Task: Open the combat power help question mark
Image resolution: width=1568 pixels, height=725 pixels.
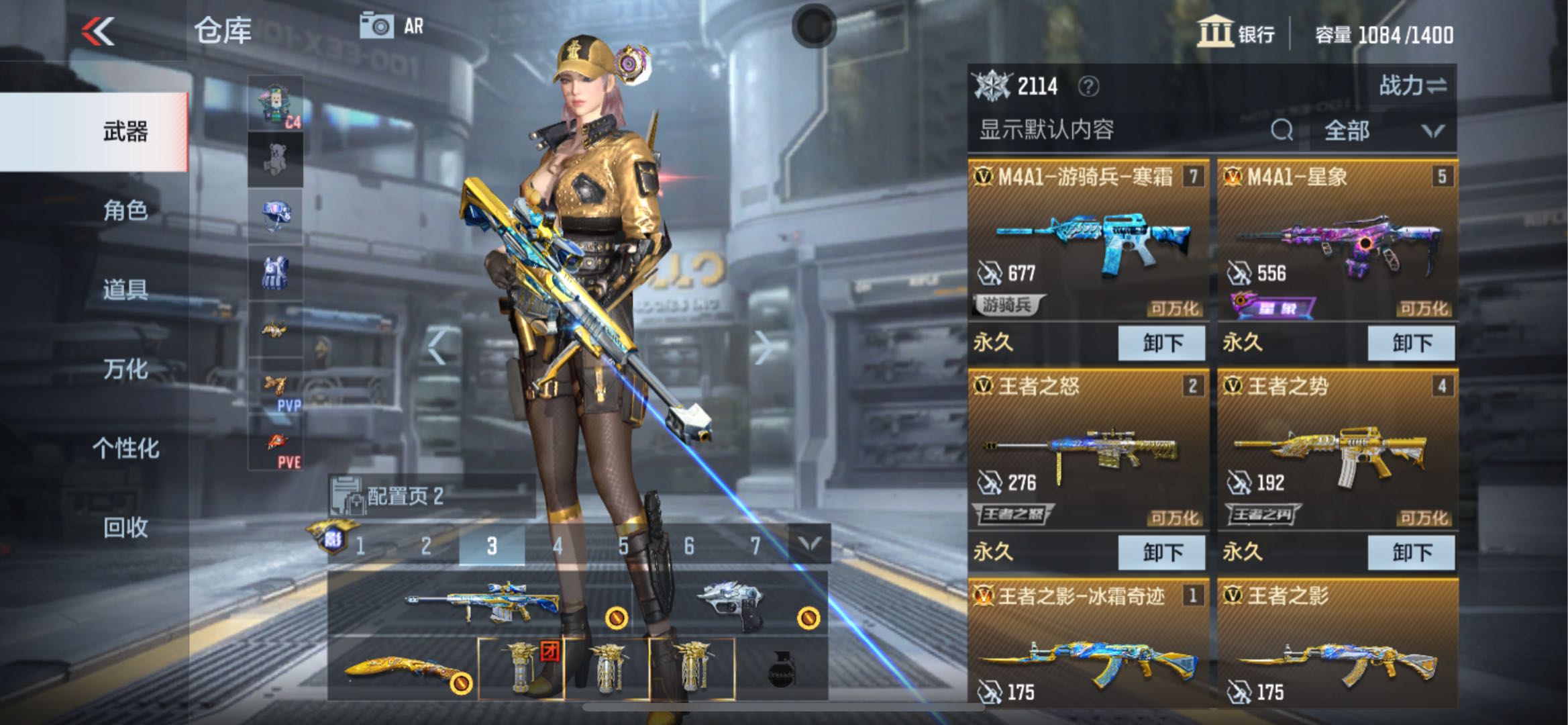Action: click(x=1088, y=87)
